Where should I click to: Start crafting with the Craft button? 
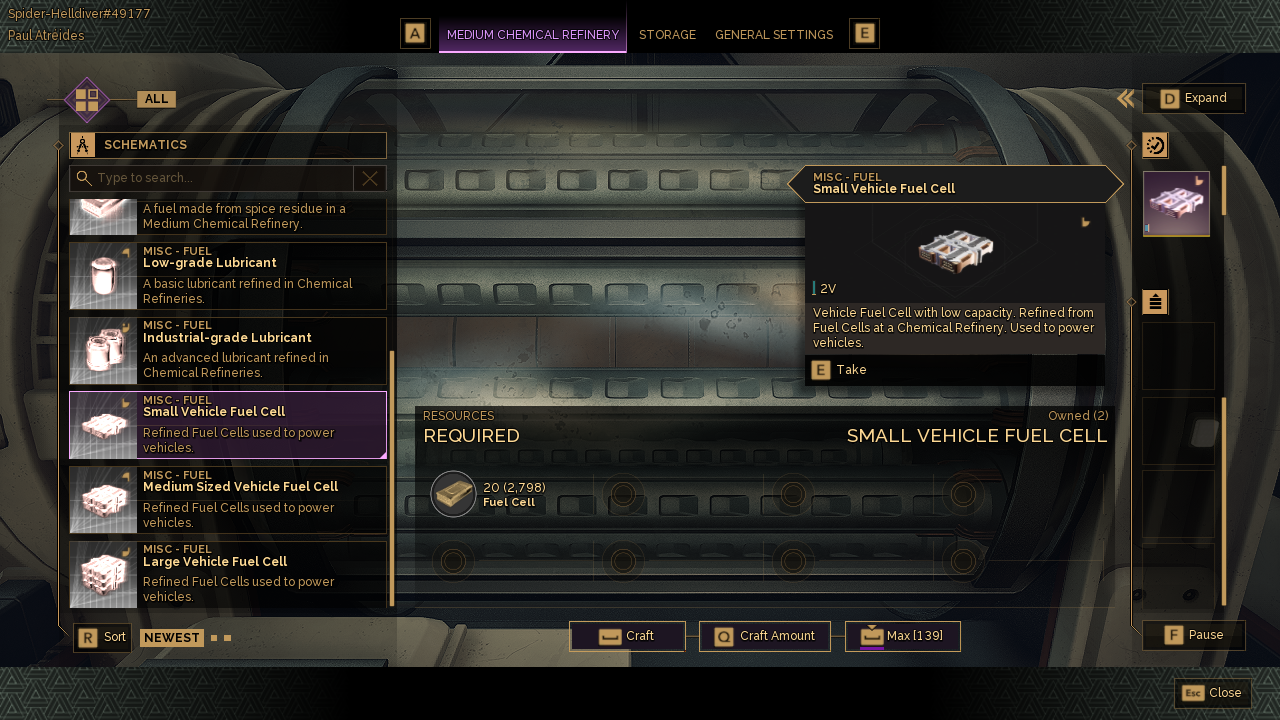click(x=627, y=636)
